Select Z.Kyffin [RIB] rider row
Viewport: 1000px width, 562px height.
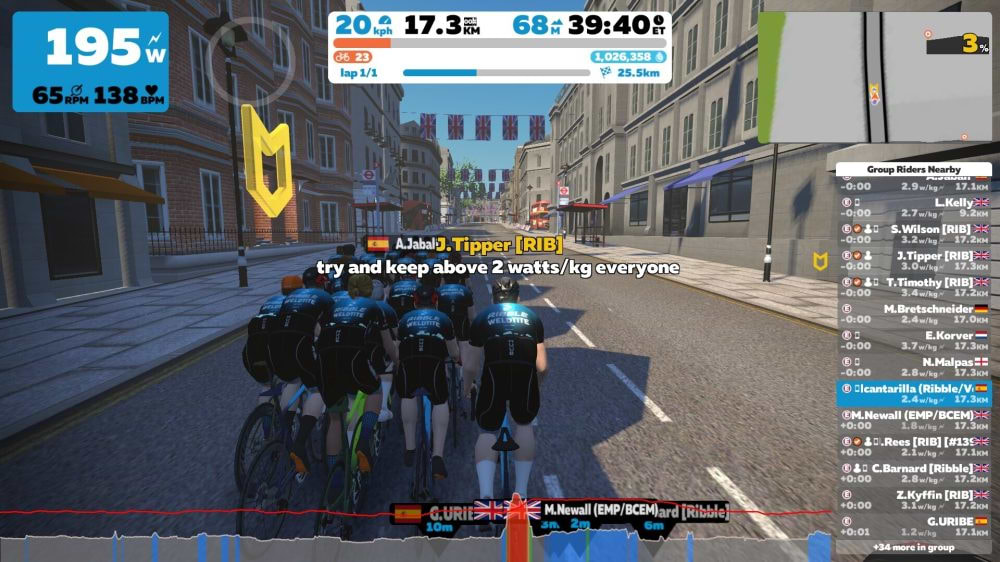click(x=914, y=500)
